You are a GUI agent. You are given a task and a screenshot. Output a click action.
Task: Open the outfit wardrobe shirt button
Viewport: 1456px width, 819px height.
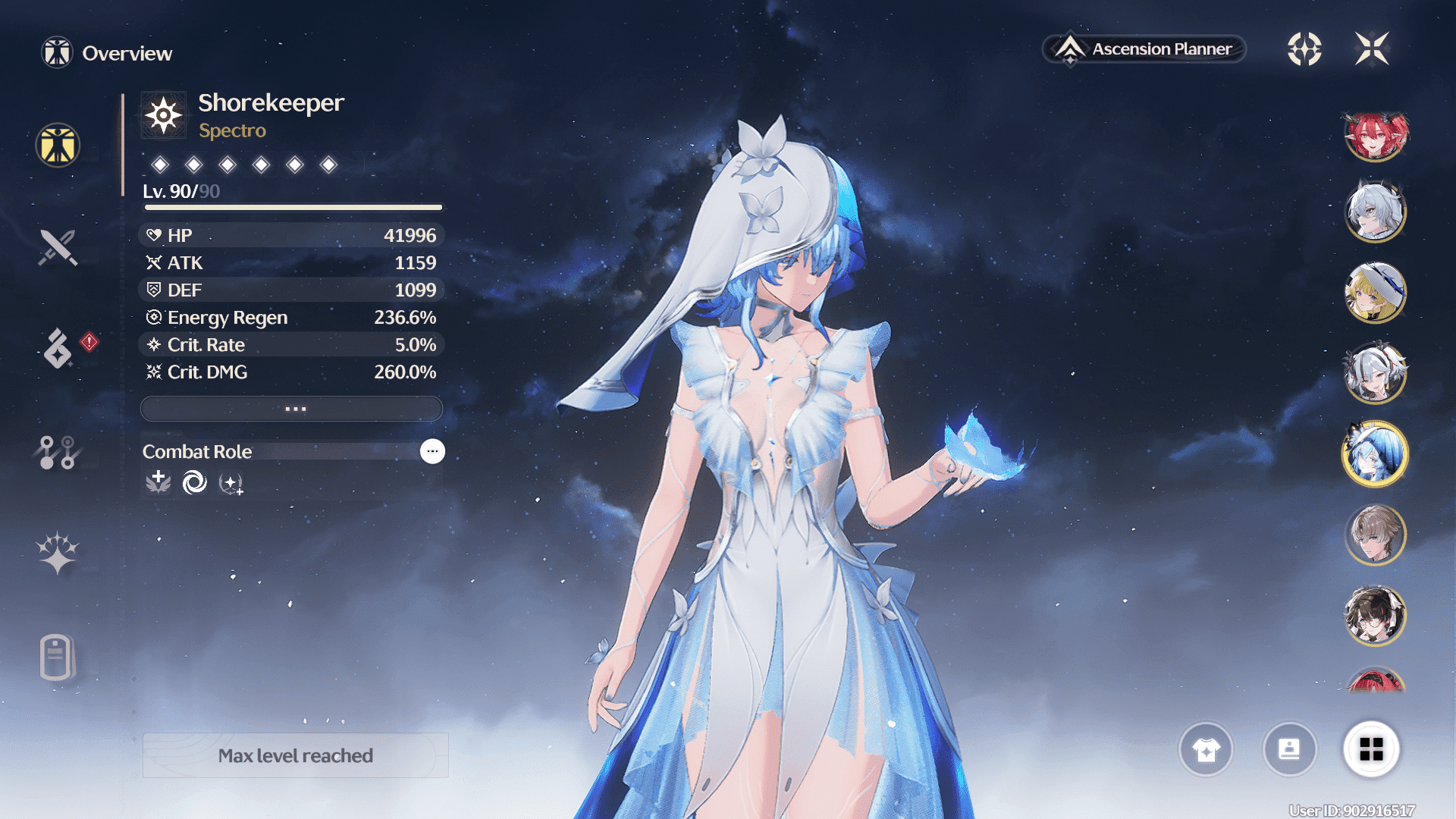tap(1206, 749)
